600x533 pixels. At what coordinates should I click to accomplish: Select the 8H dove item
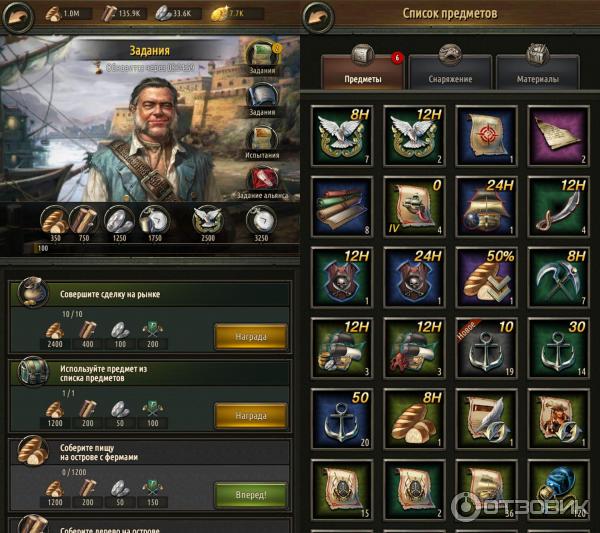(342, 135)
